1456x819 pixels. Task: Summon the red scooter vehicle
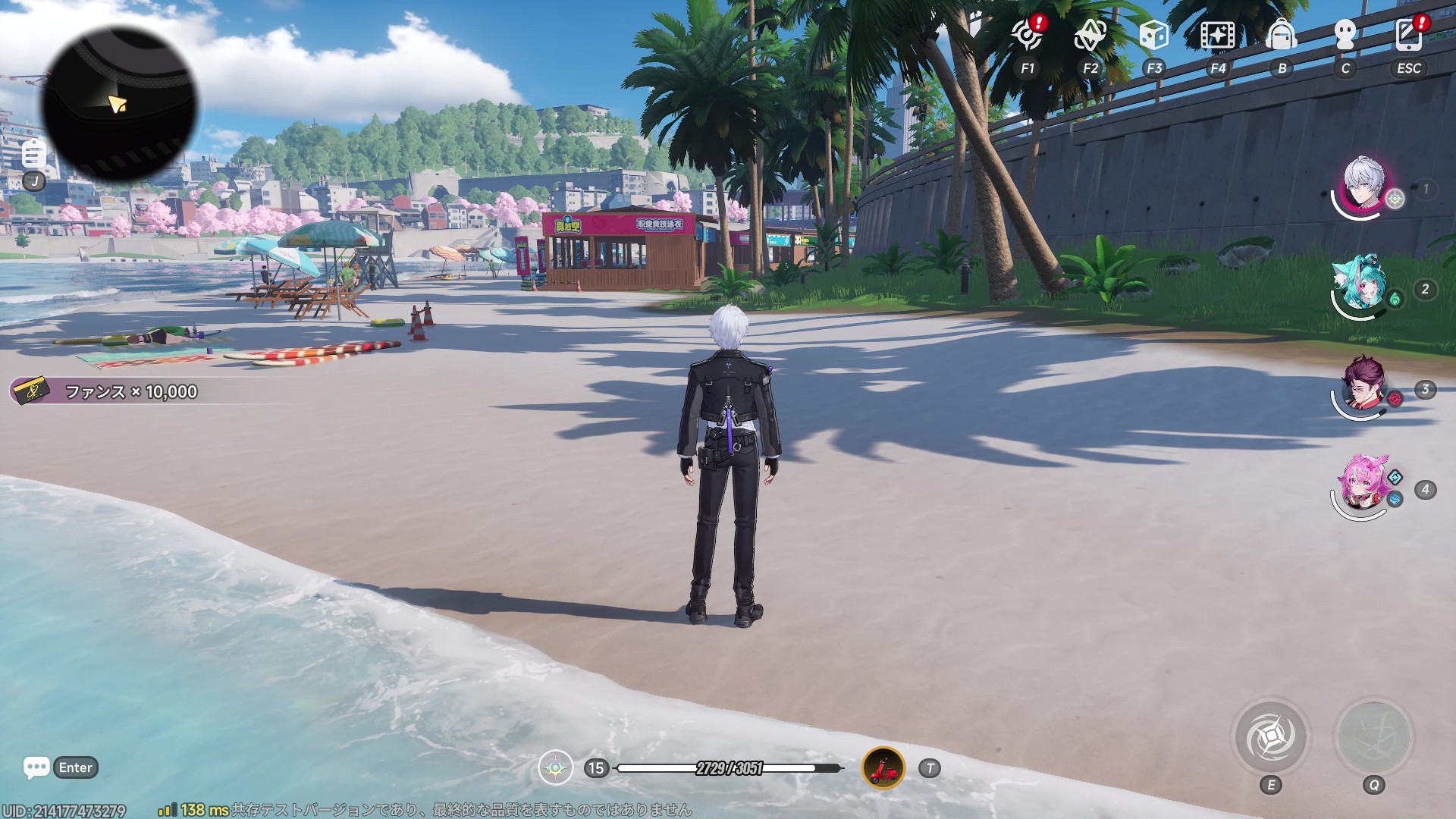(883, 768)
